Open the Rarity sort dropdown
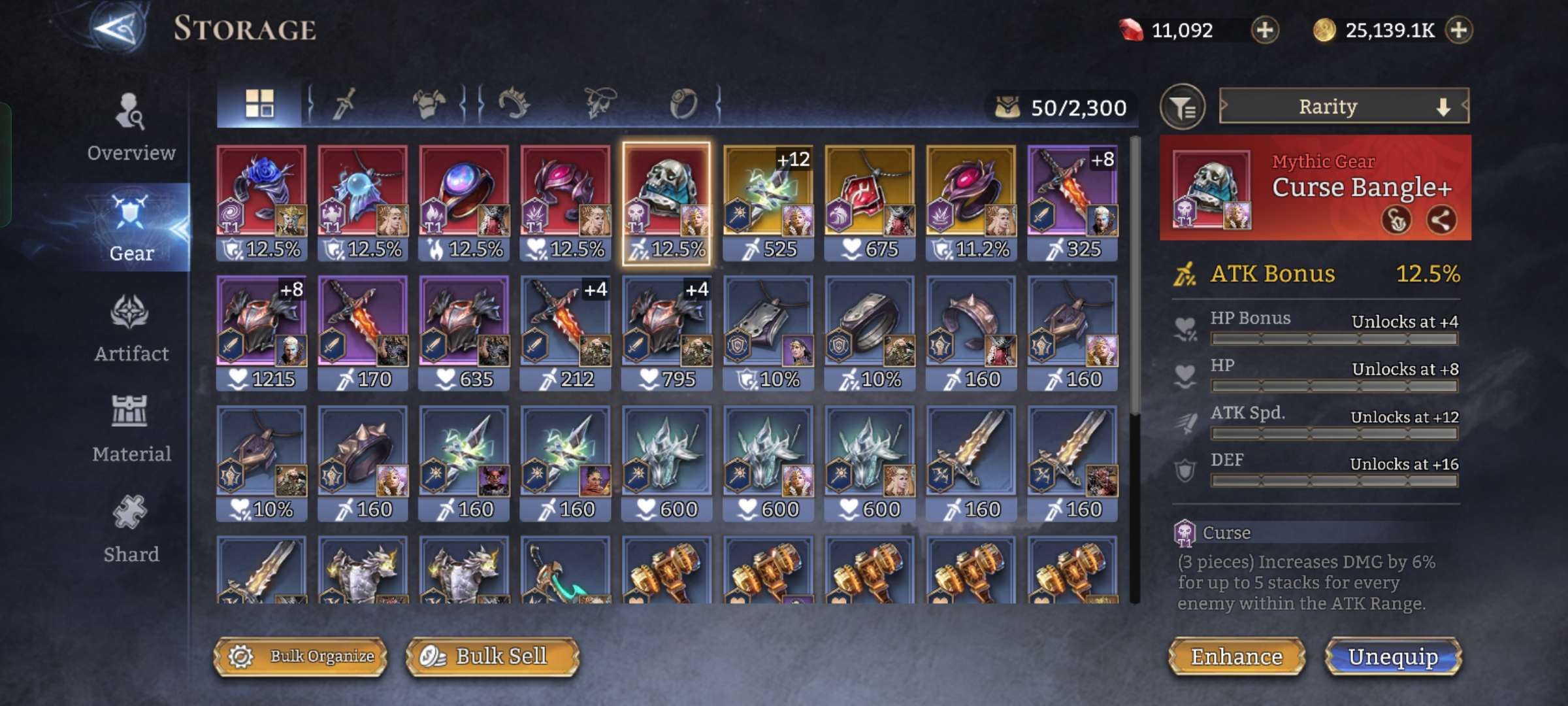1568x706 pixels. [x=1344, y=106]
